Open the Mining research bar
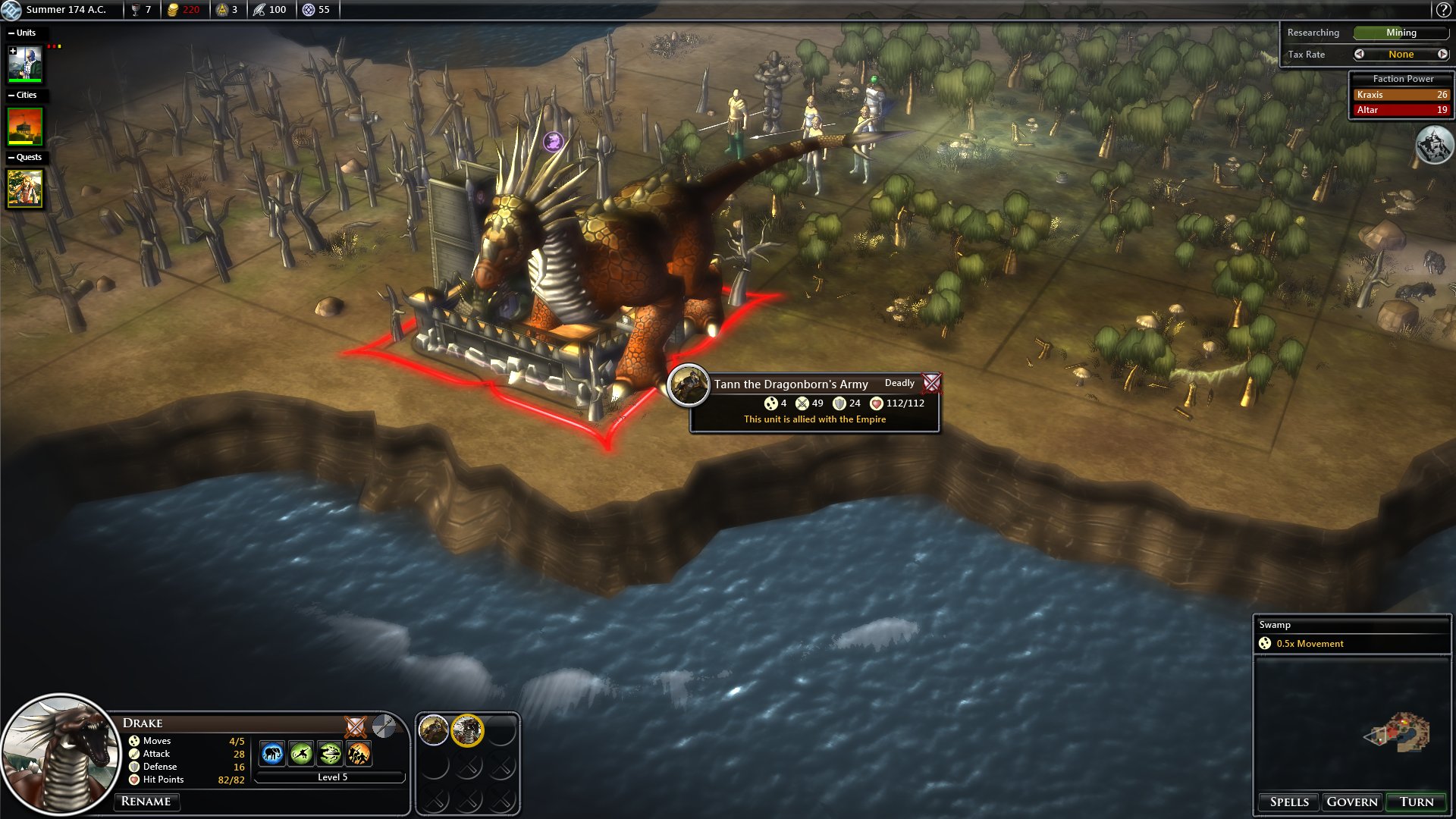Screen dimensions: 1456x819 (x=1401, y=33)
